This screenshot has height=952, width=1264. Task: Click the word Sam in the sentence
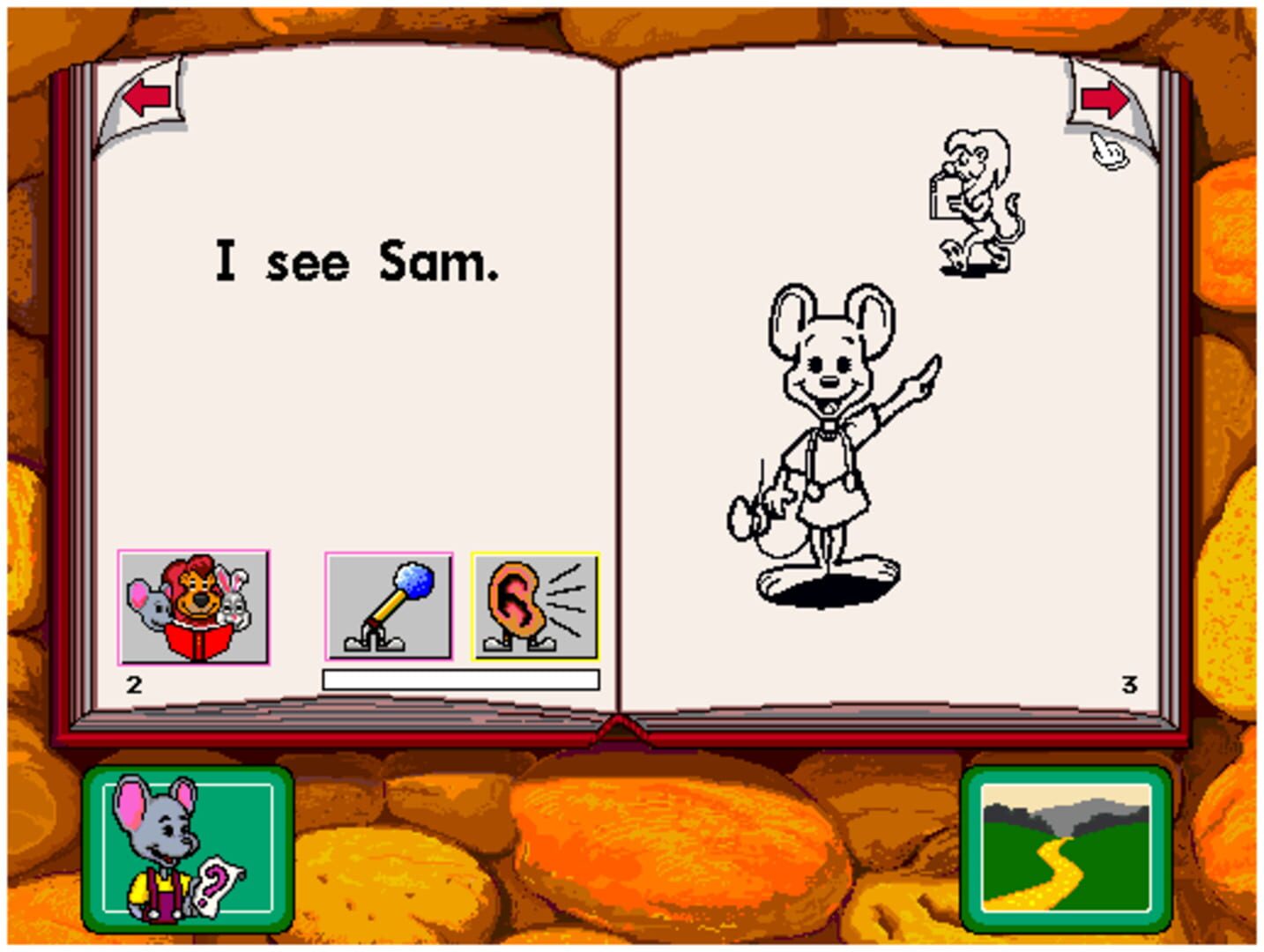(431, 258)
